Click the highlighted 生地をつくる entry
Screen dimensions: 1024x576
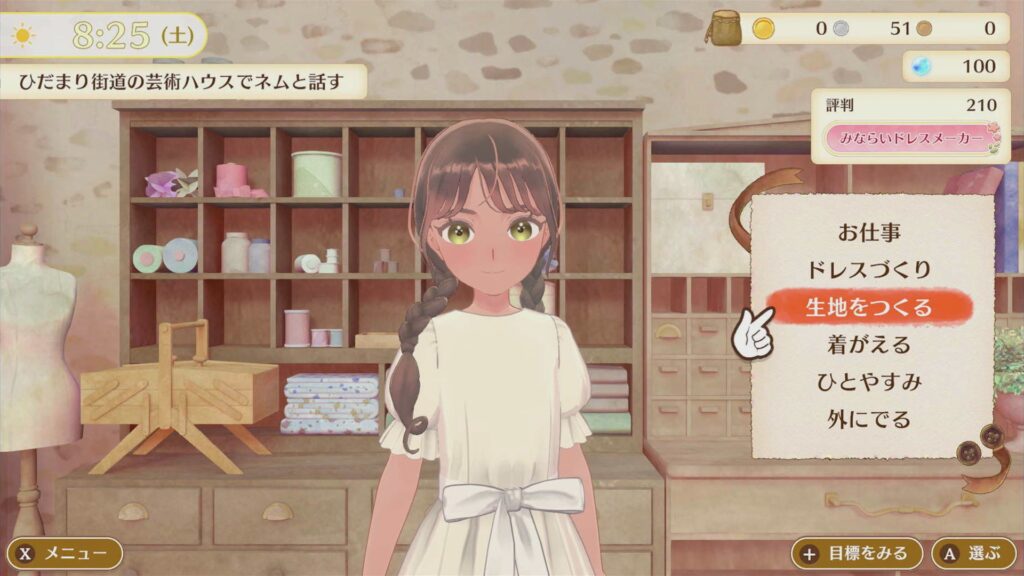tap(868, 307)
